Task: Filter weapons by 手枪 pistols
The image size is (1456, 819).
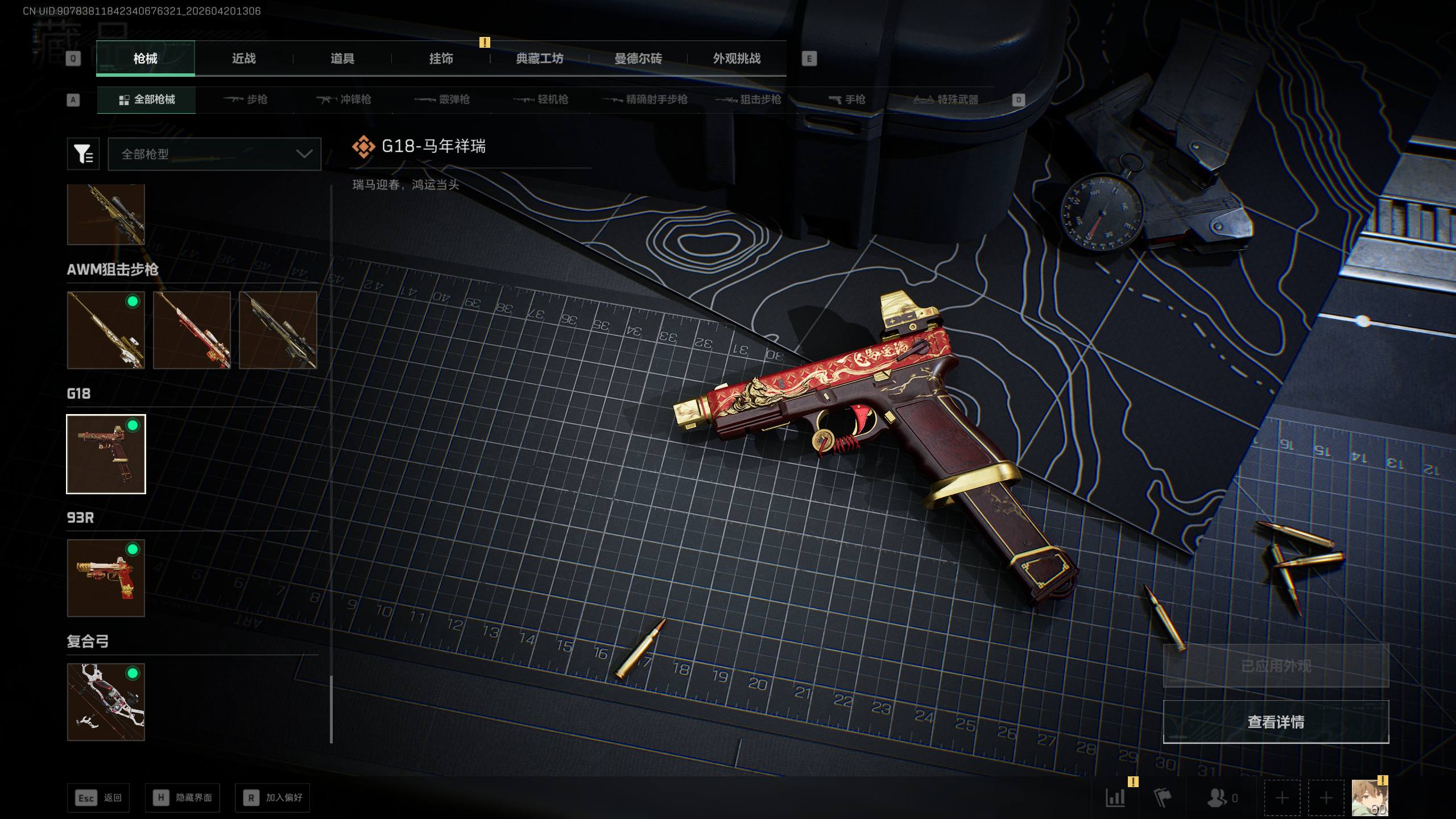Action: (x=847, y=100)
